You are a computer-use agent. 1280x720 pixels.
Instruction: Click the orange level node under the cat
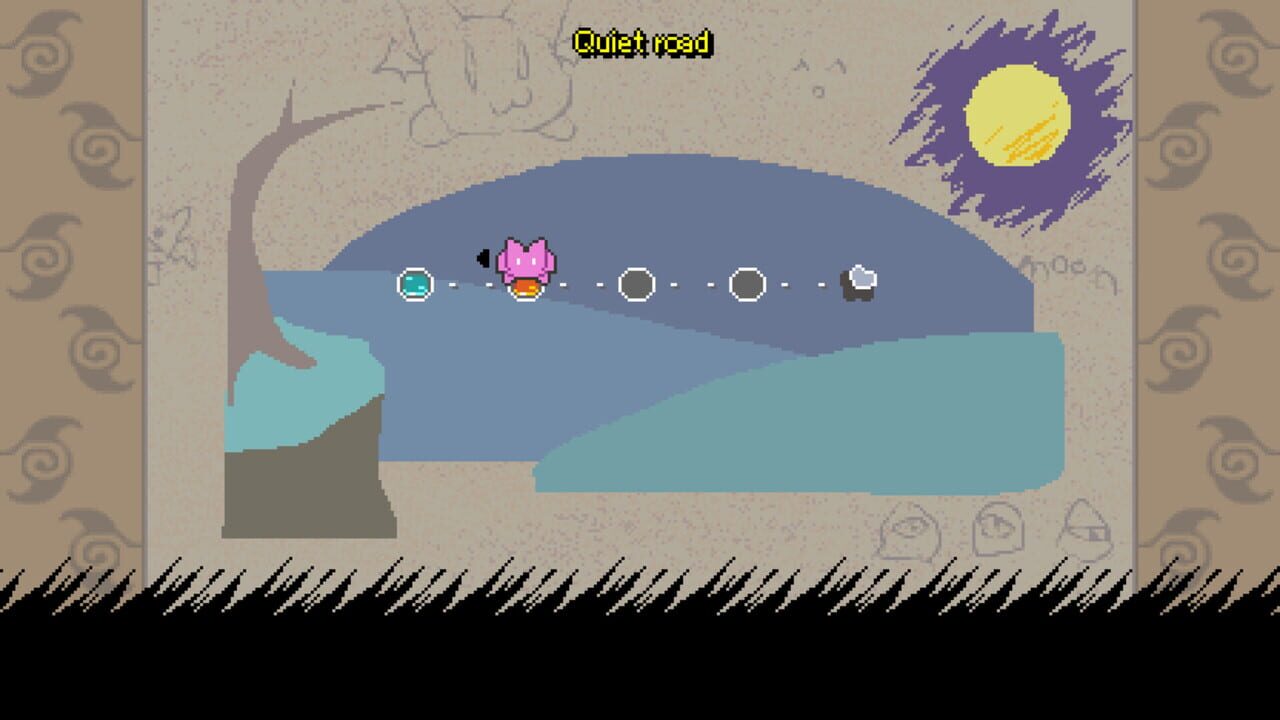pyautogui.click(x=526, y=287)
